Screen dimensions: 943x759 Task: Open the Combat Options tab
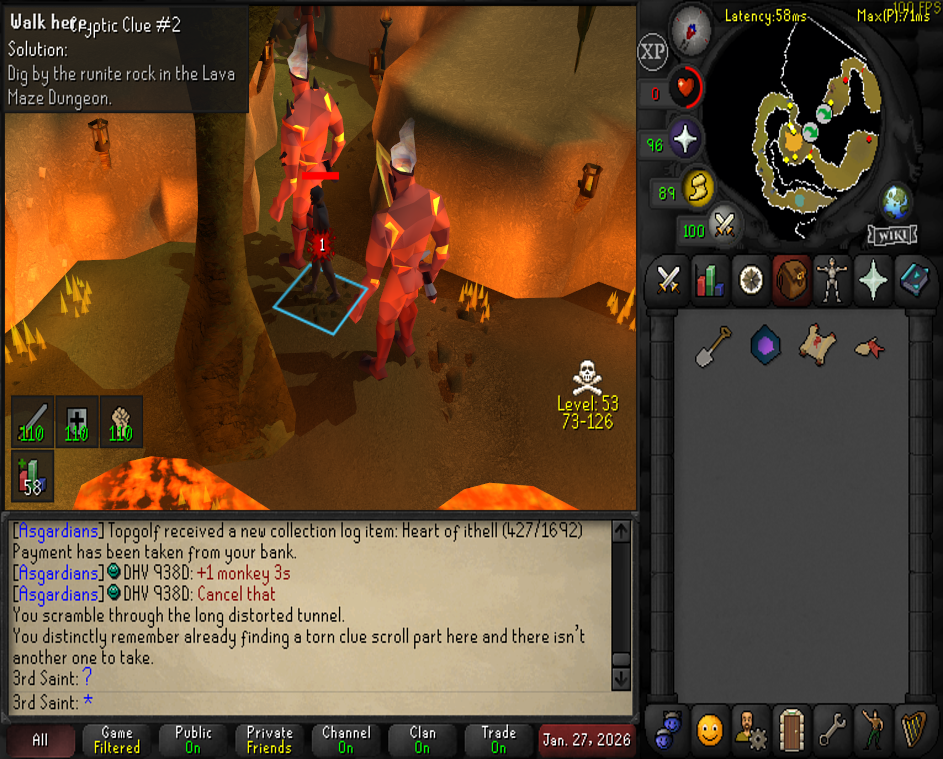[x=669, y=279]
